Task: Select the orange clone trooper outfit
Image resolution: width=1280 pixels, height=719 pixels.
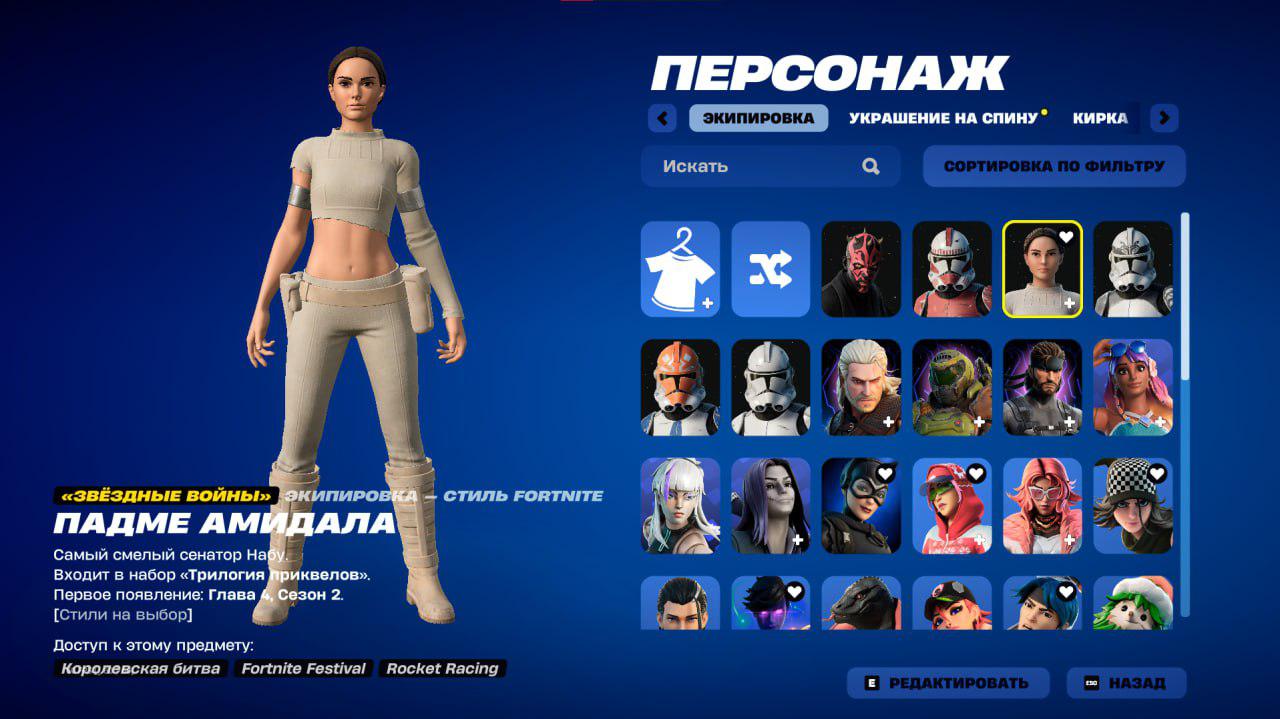Action: (x=680, y=387)
